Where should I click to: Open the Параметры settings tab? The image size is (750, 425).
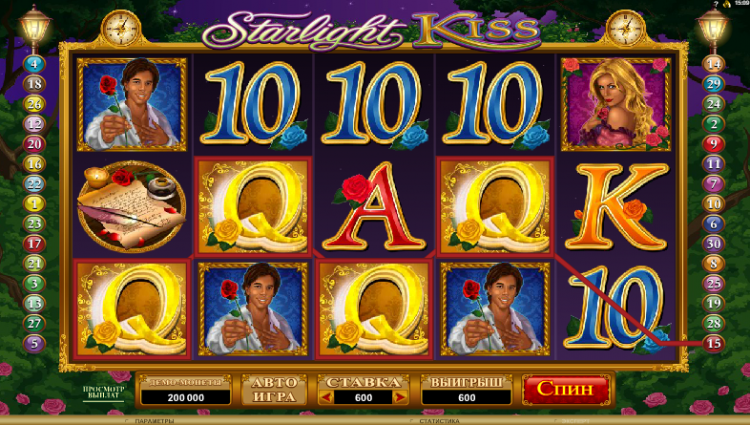[x=162, y=421]
